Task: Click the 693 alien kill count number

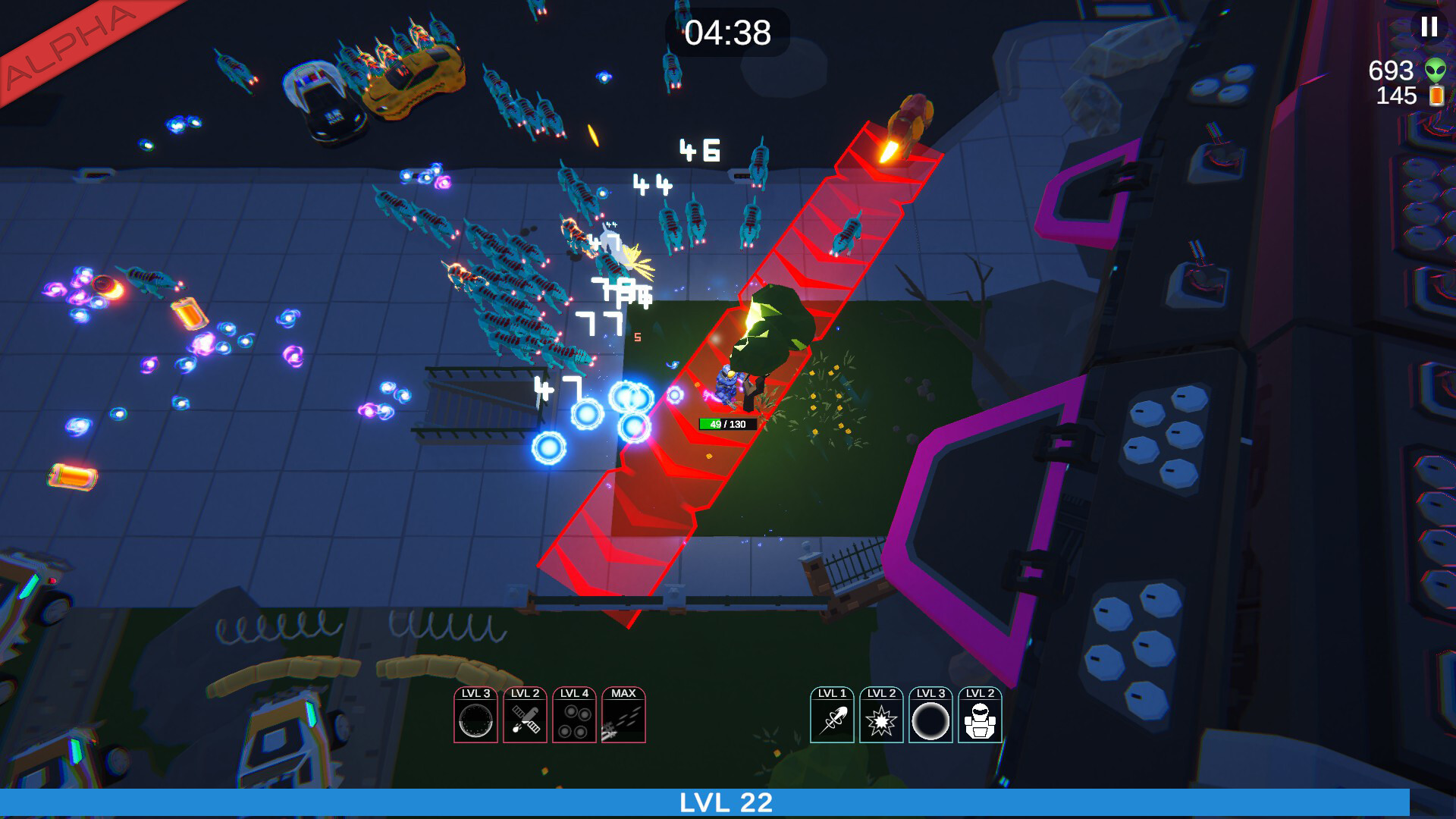Action: pyautogui.click(x=1390, y=72)
